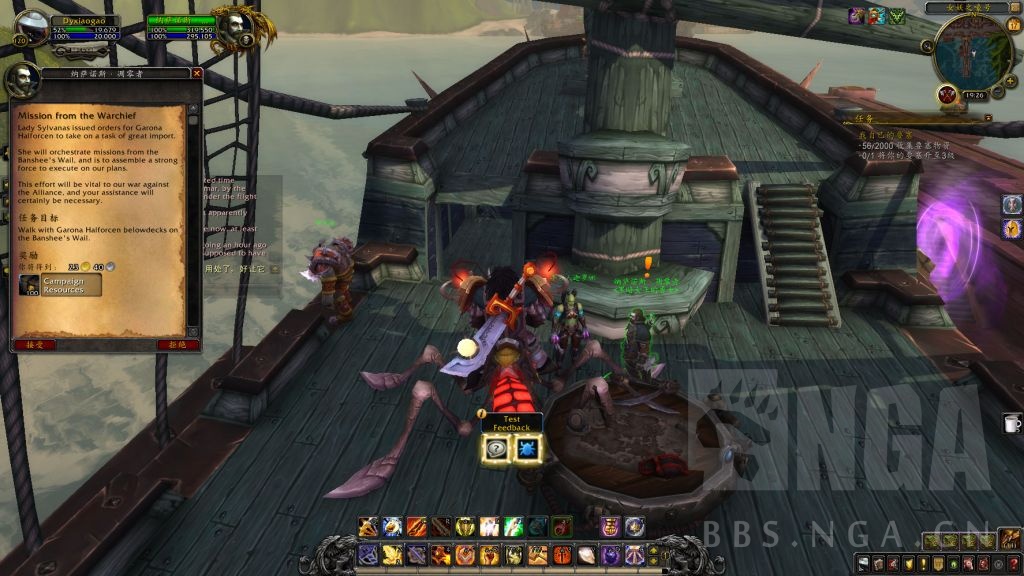The width and height of the screenshot is (1024, 576).
Task: Open the blue bug report button
Action: [x=527, y=448]
